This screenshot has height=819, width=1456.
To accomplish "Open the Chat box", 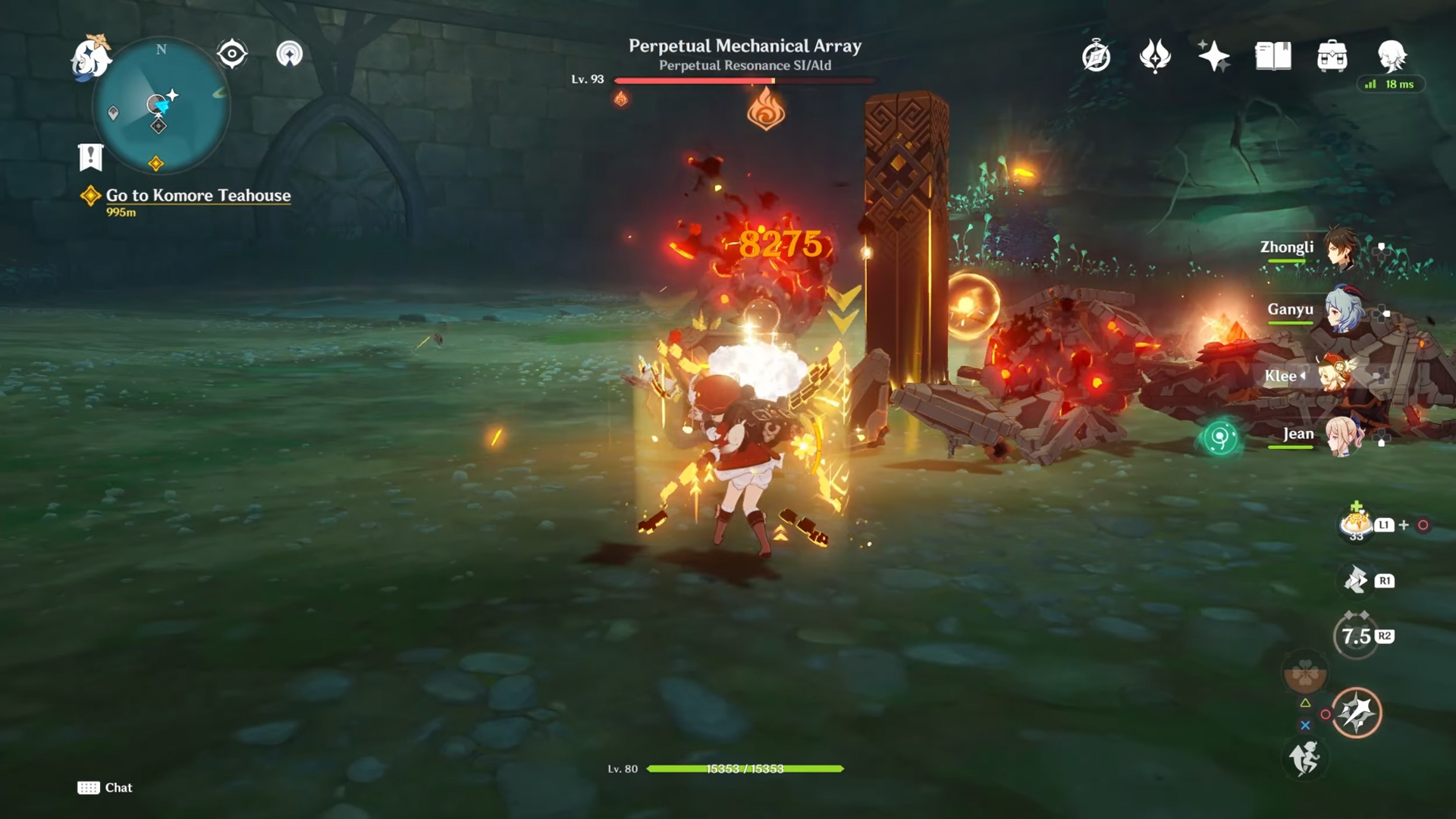I will click(105, 788).
